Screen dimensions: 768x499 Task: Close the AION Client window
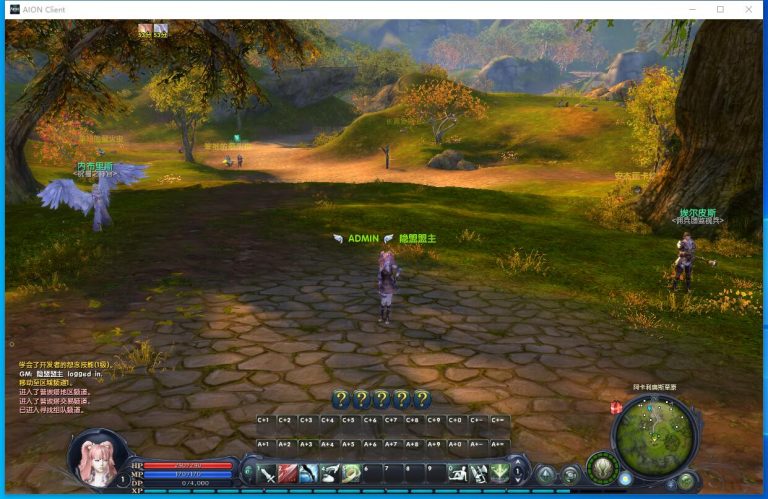point(747,9)
